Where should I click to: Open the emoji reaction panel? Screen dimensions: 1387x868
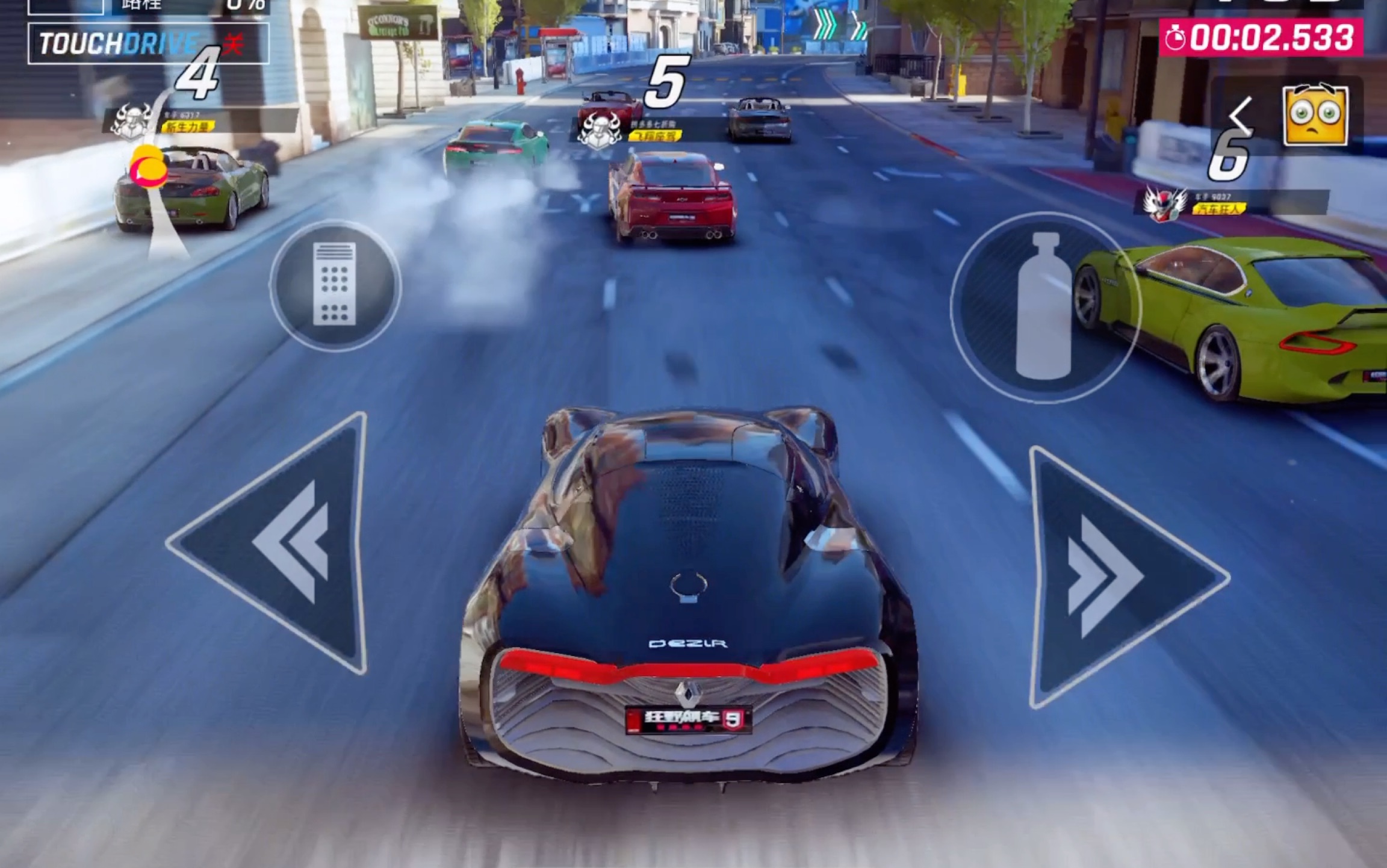(1315, 116)
